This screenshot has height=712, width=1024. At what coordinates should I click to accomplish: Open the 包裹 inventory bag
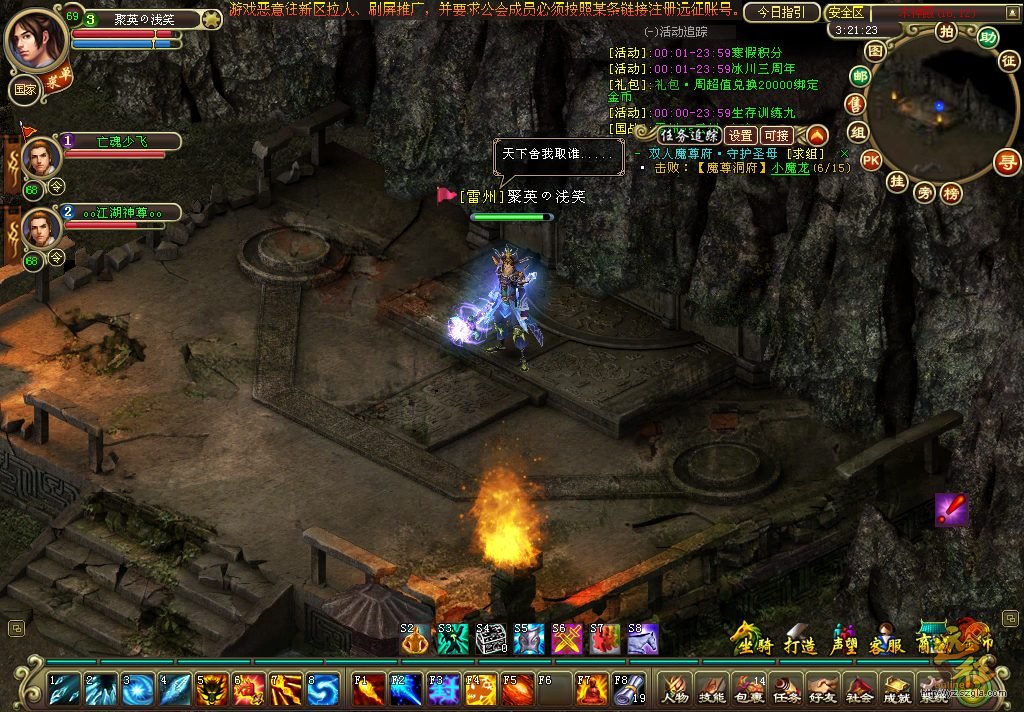point(748,689)
